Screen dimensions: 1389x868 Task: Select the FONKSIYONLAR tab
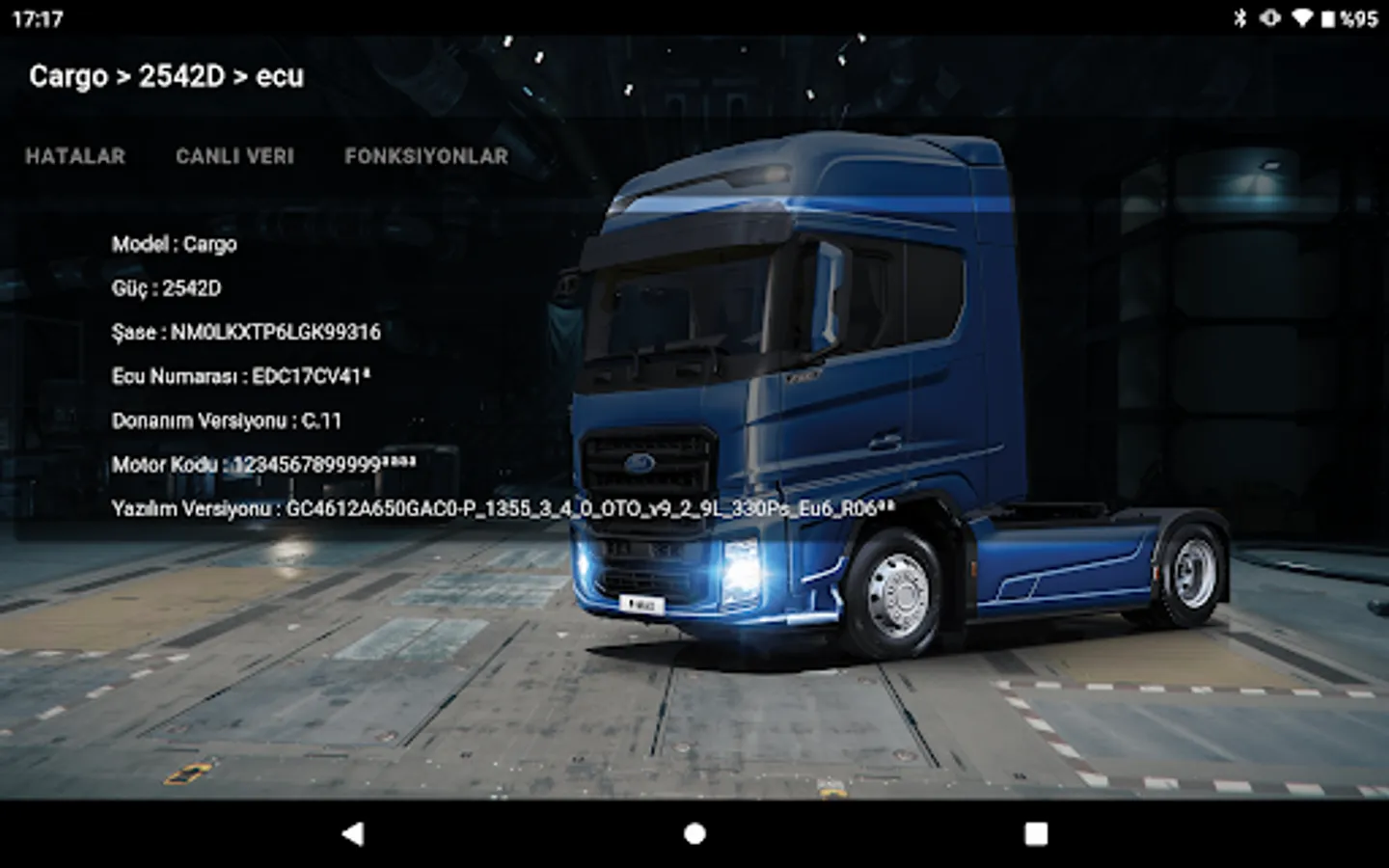click(426, 156)
